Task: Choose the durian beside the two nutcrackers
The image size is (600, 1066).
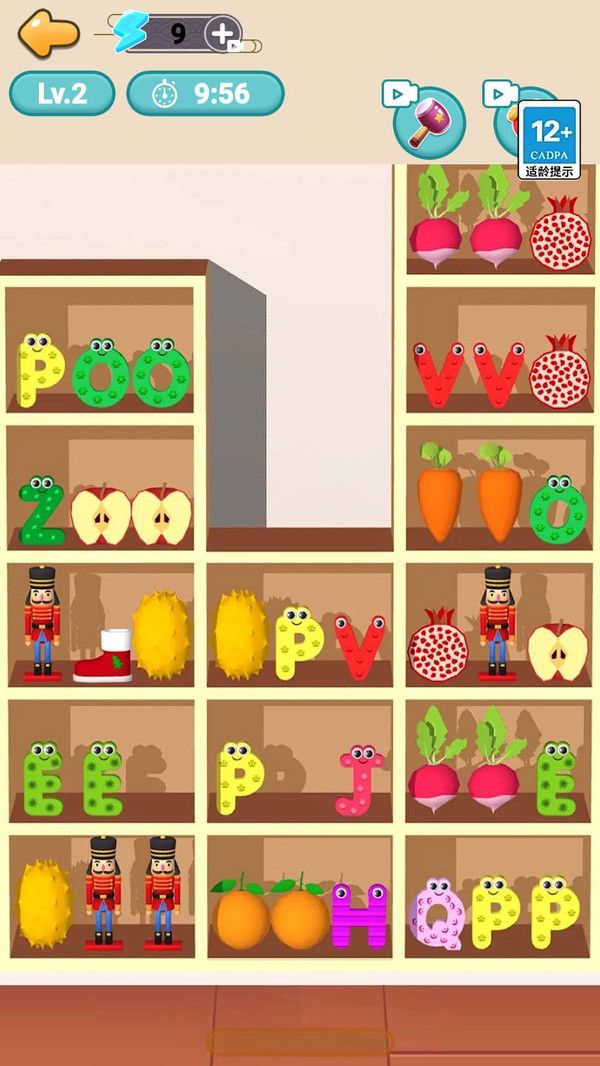Action: 45,904
